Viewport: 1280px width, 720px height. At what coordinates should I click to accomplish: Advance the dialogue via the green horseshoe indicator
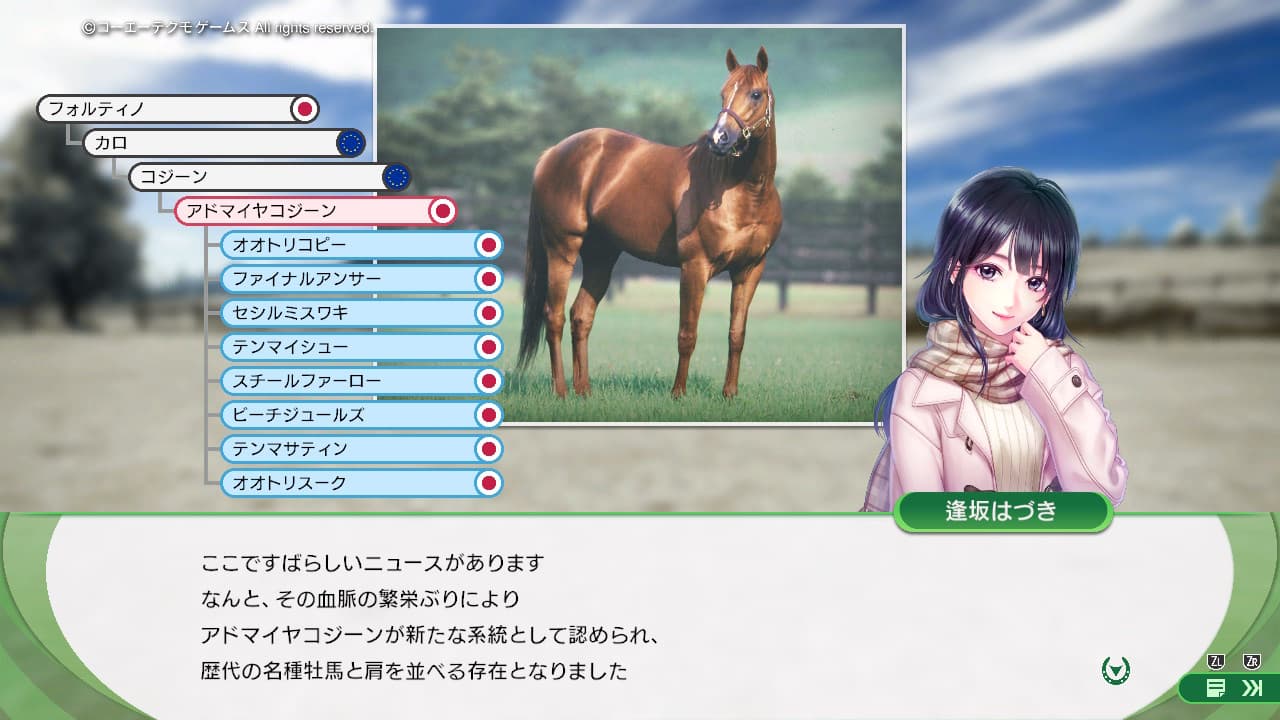point(1116,669)
